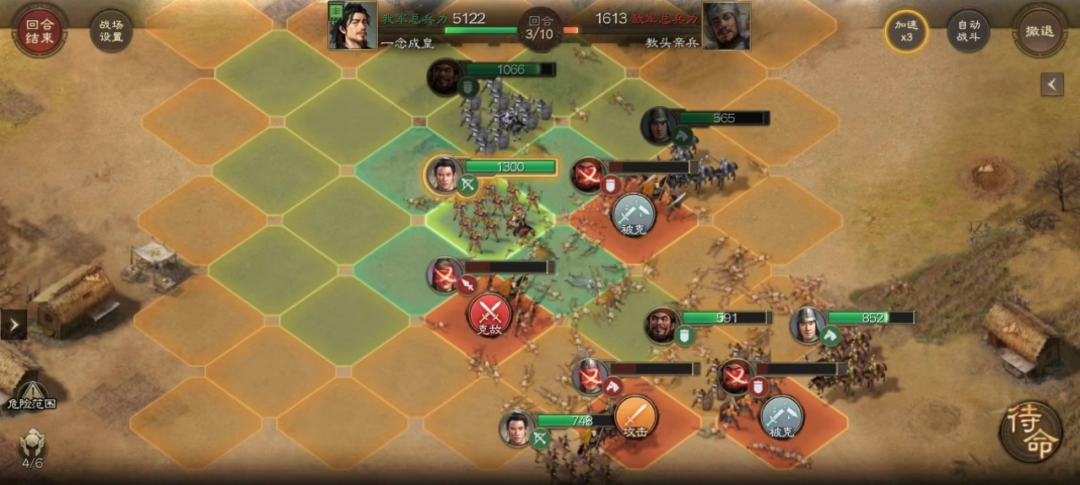Open the enemy 教头亲兵 commander portrait

726,26
